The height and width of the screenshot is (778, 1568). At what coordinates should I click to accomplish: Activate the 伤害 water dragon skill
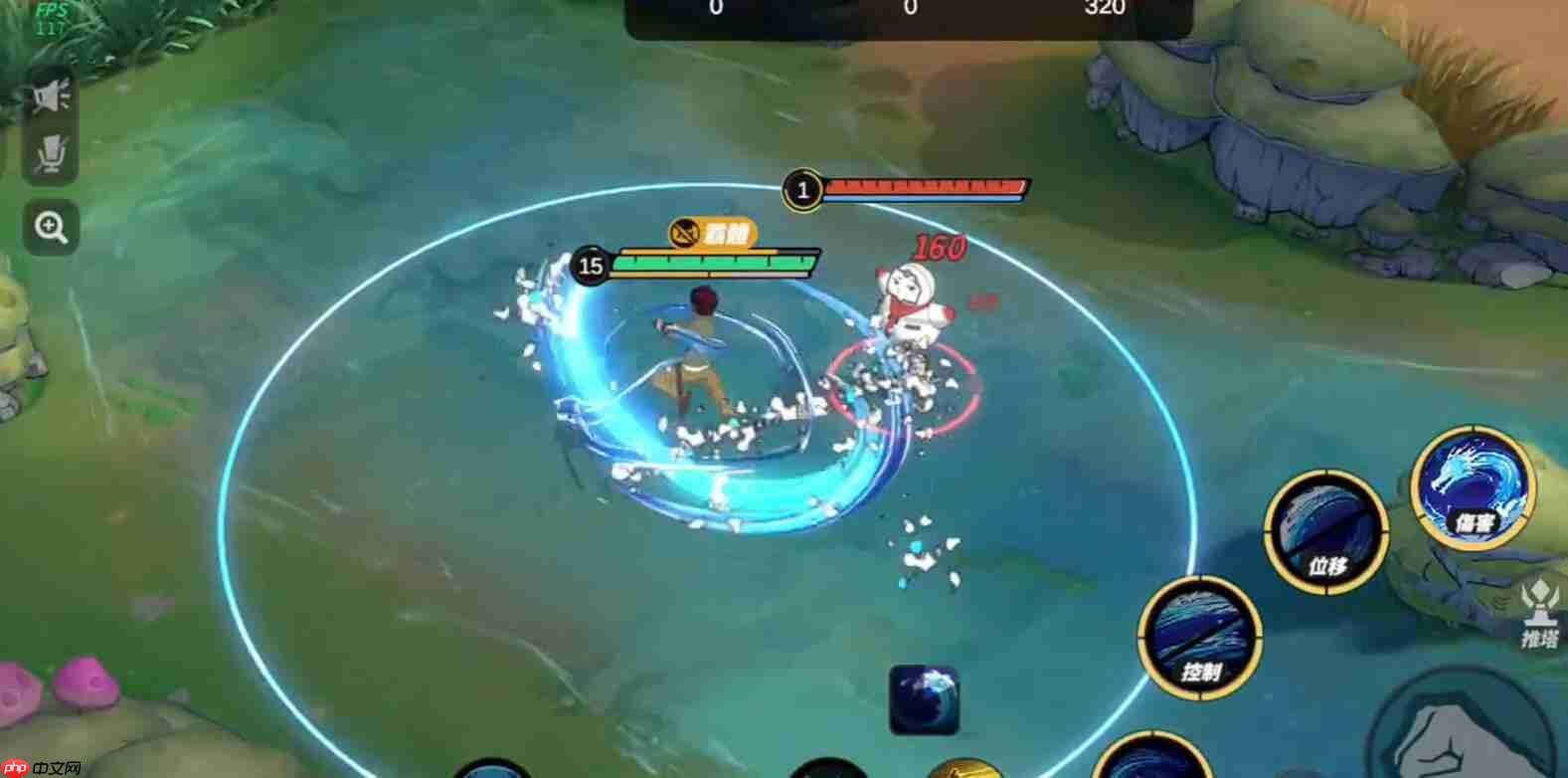tap(1473, 486)
